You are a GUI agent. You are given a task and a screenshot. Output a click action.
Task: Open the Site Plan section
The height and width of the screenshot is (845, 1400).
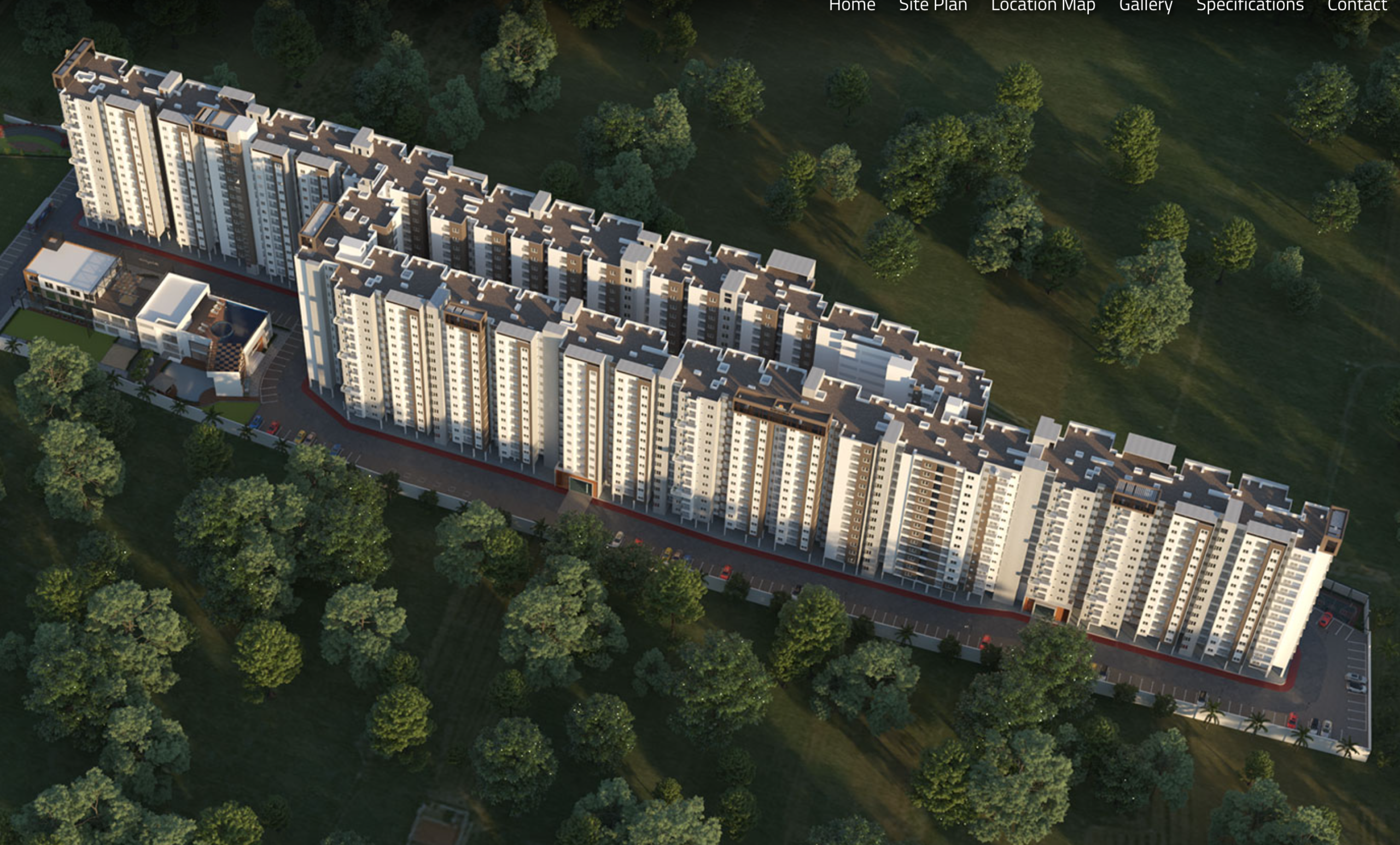pos(933,5)
